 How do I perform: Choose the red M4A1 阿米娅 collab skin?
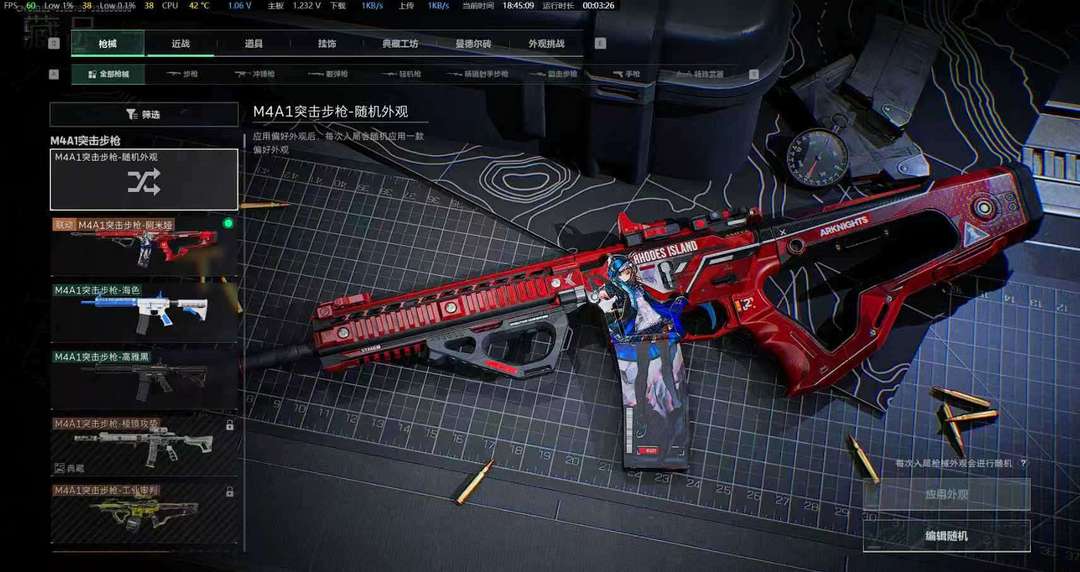(x=144, y=246)
